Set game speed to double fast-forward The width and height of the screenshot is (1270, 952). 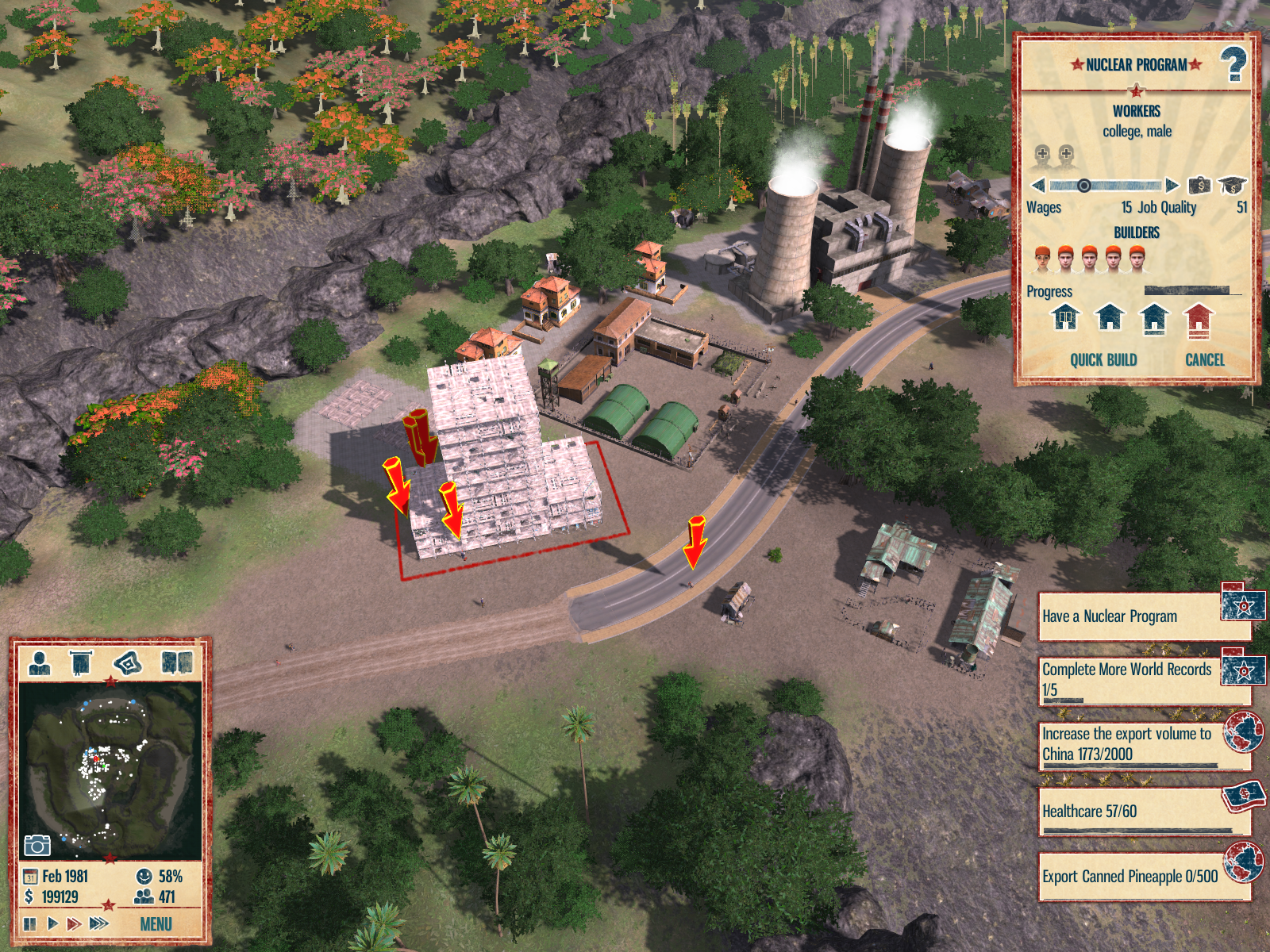[x=74, y=924]
